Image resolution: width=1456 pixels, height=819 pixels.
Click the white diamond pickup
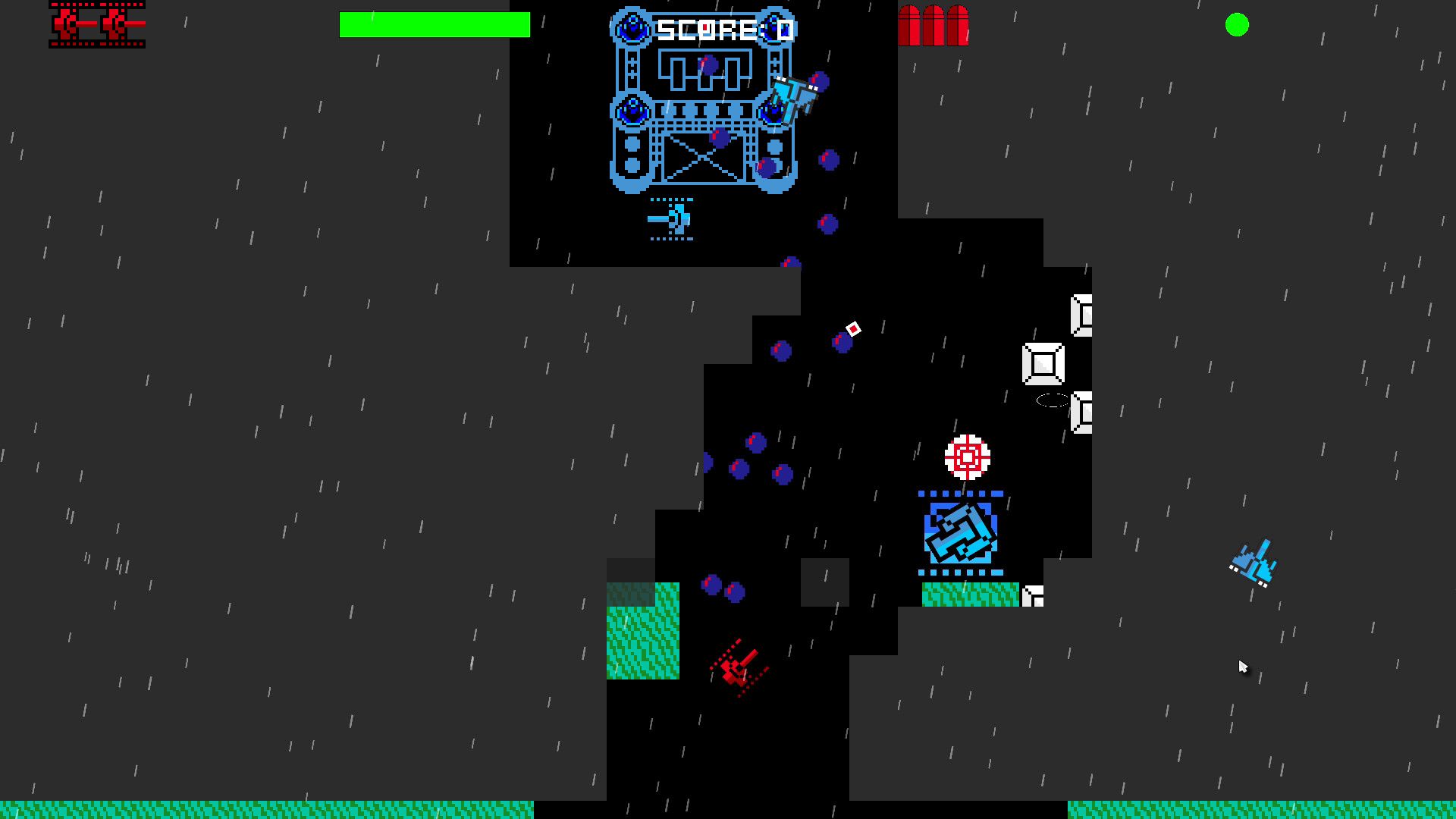(852, 330)
